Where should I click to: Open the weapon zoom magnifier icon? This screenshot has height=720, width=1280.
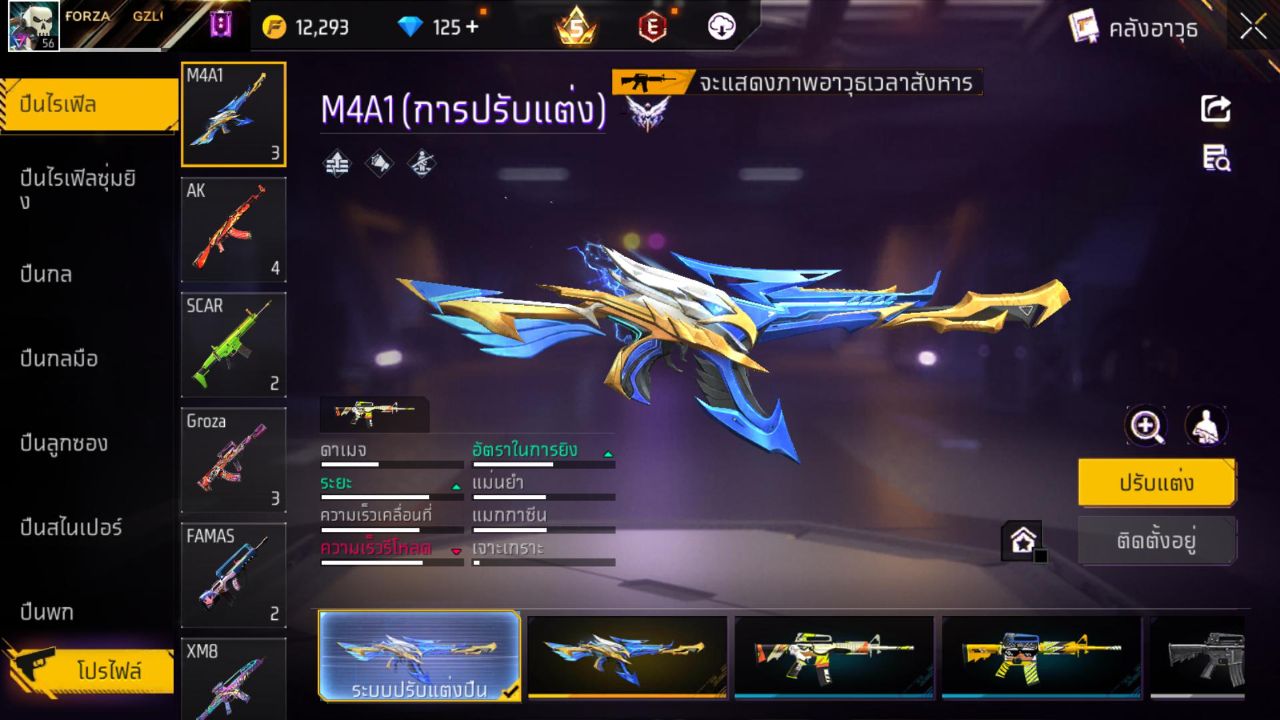(x=1146, y=426)
